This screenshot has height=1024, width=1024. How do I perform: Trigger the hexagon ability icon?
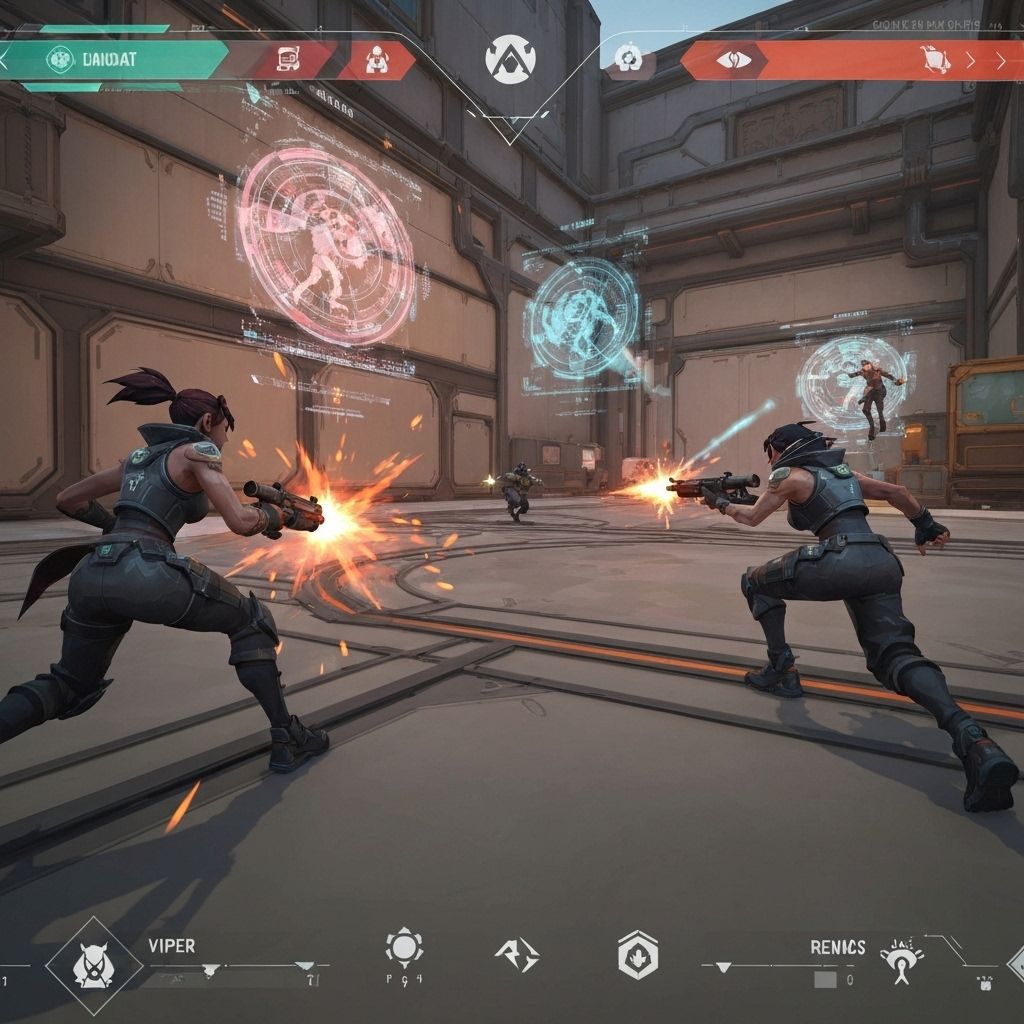[637, 954]
